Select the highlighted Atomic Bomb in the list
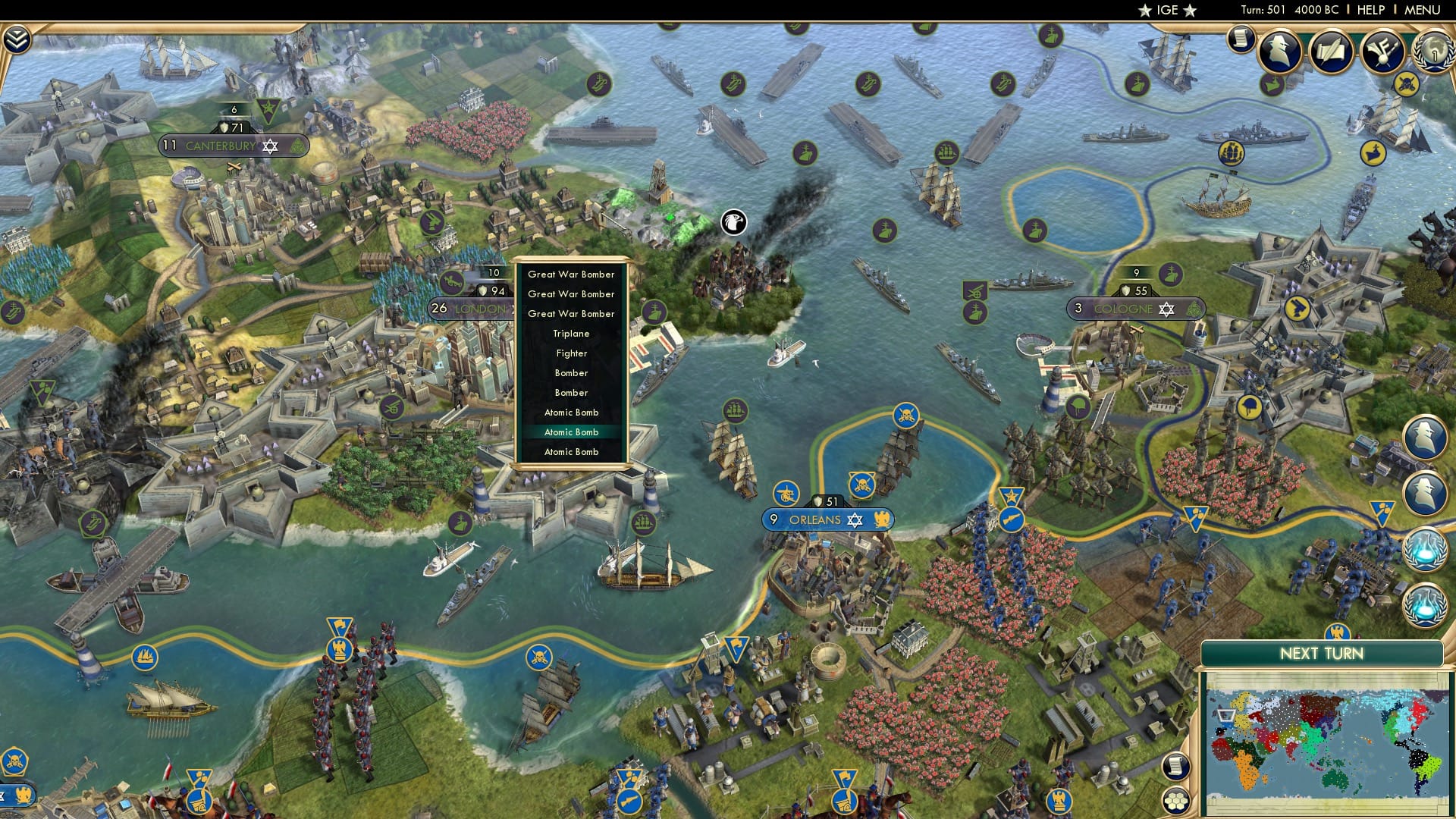 tap(571, 432)
